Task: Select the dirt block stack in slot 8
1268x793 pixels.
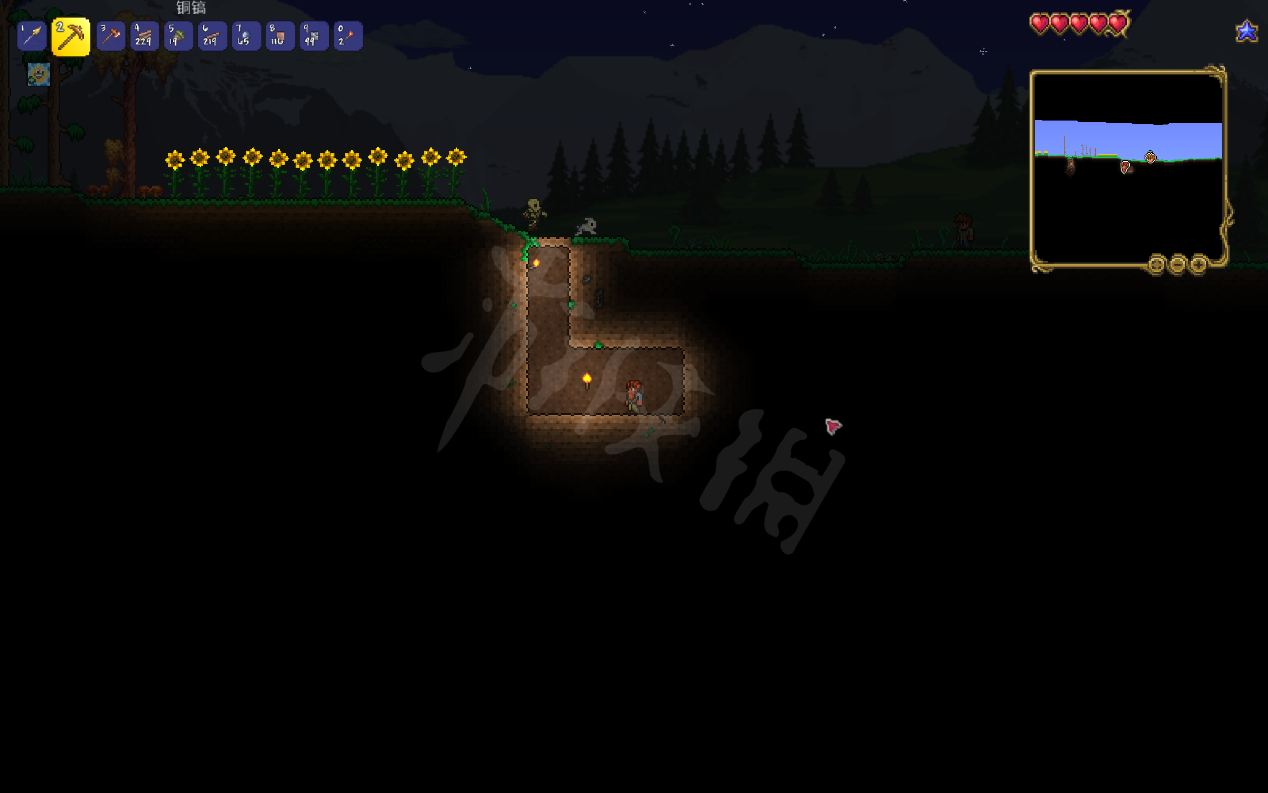Action: coord(280,37)
